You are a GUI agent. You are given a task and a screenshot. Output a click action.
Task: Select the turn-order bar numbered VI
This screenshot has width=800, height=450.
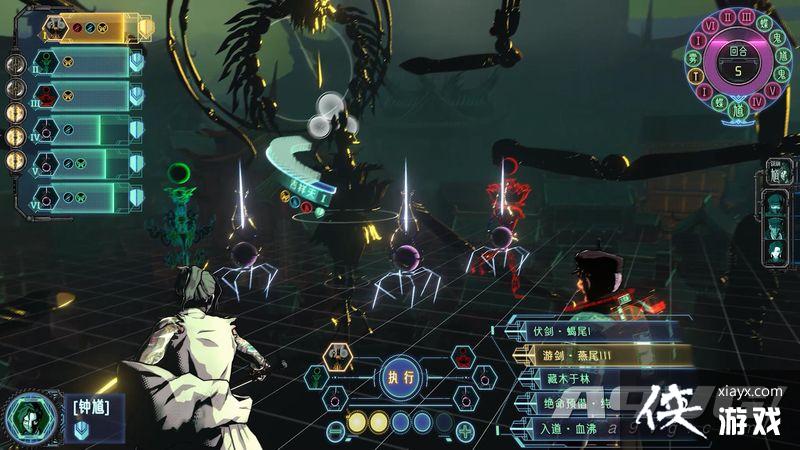point(88,196)
